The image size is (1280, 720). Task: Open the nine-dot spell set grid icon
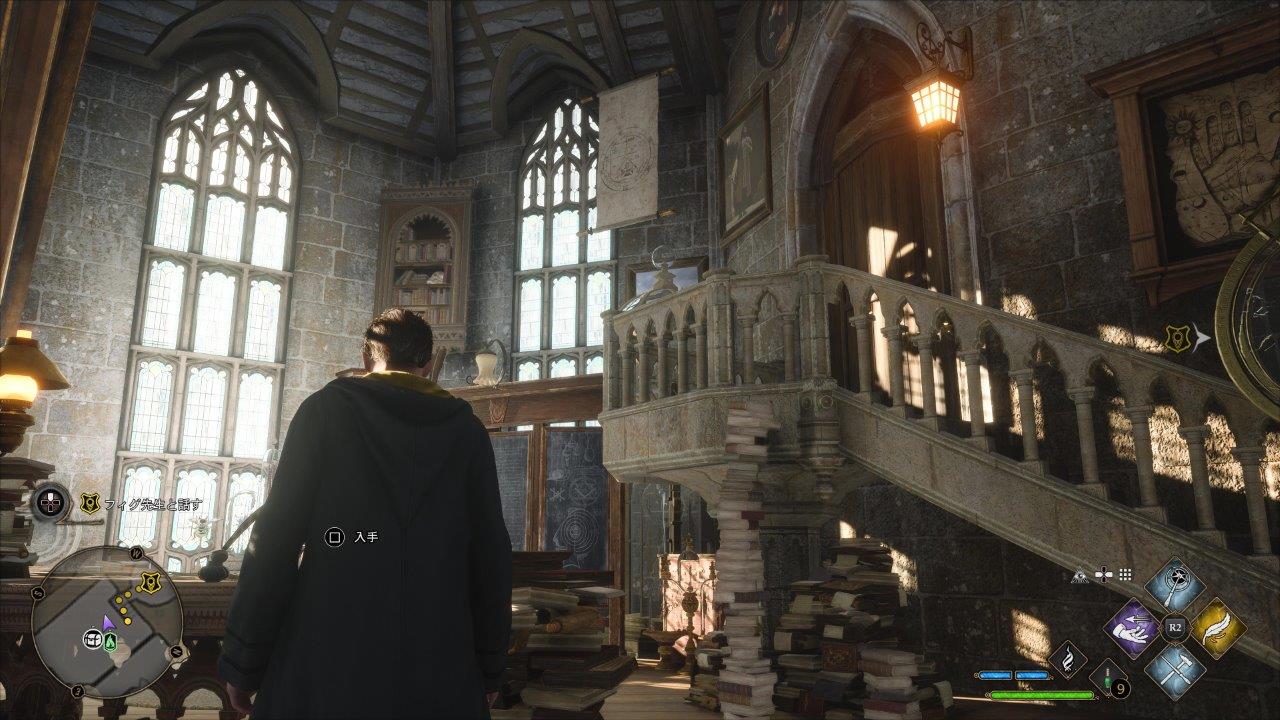pyautogui.click(x=1125, y=575)
